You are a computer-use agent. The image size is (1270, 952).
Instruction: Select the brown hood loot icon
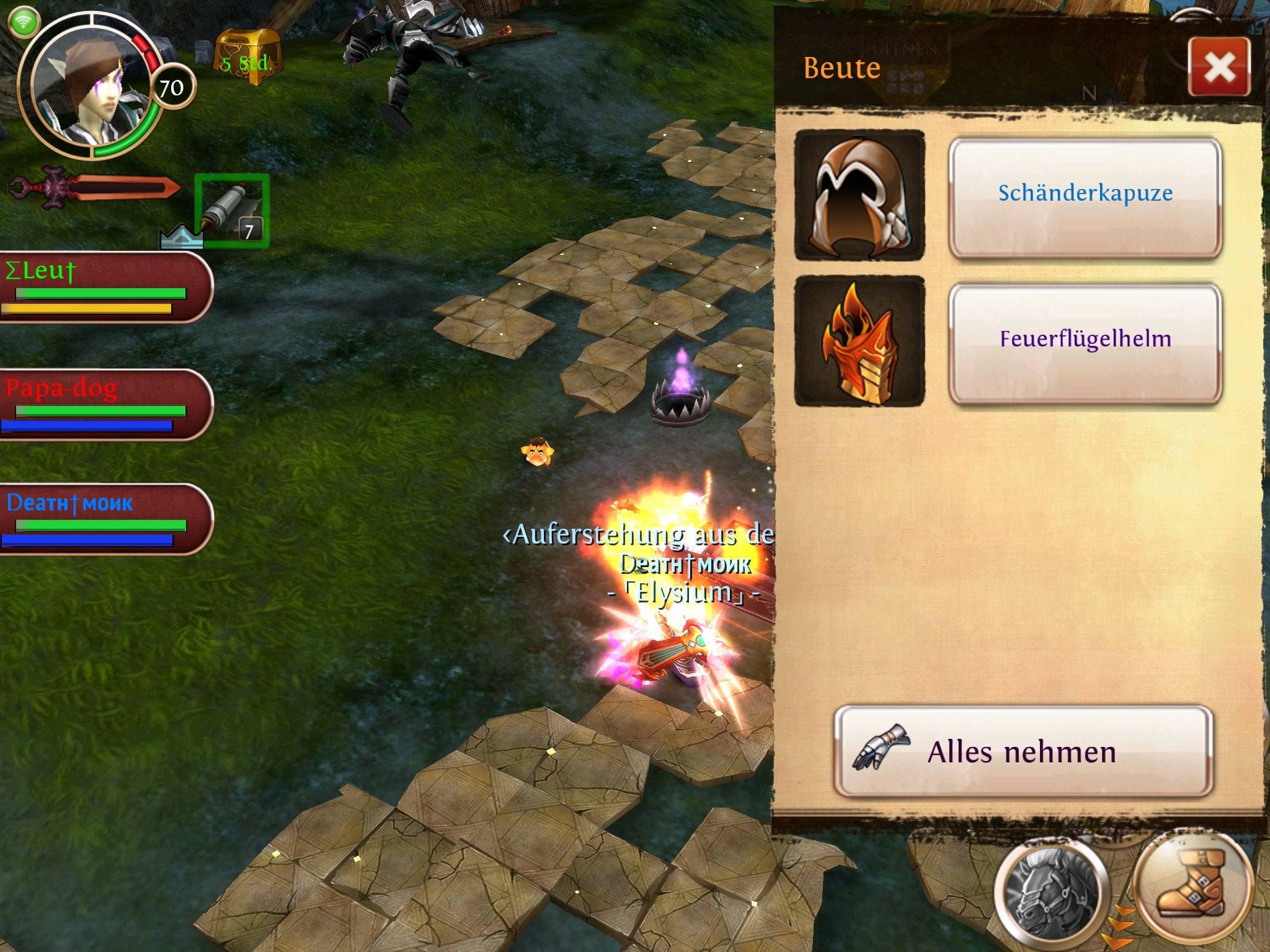point(859,196)
